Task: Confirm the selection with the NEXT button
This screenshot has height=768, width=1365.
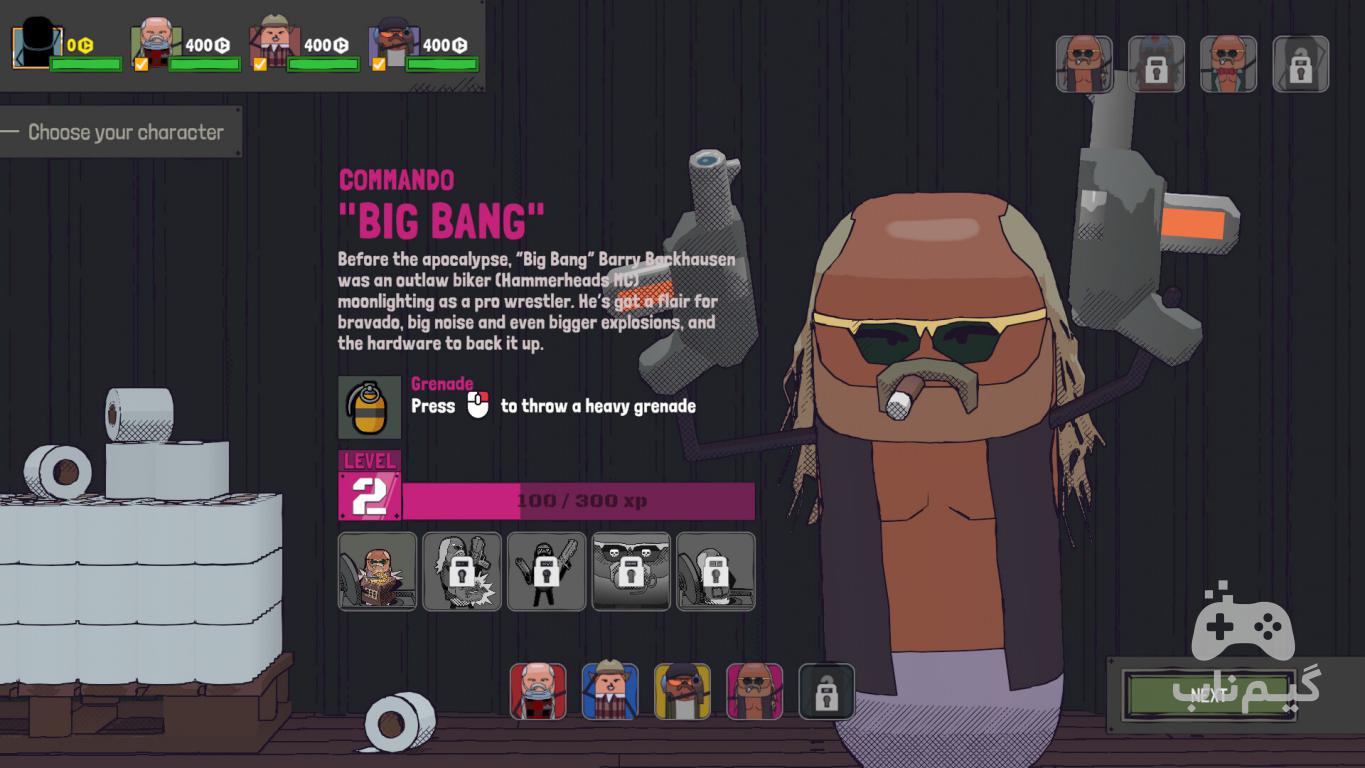Action: coord(1209,696)
